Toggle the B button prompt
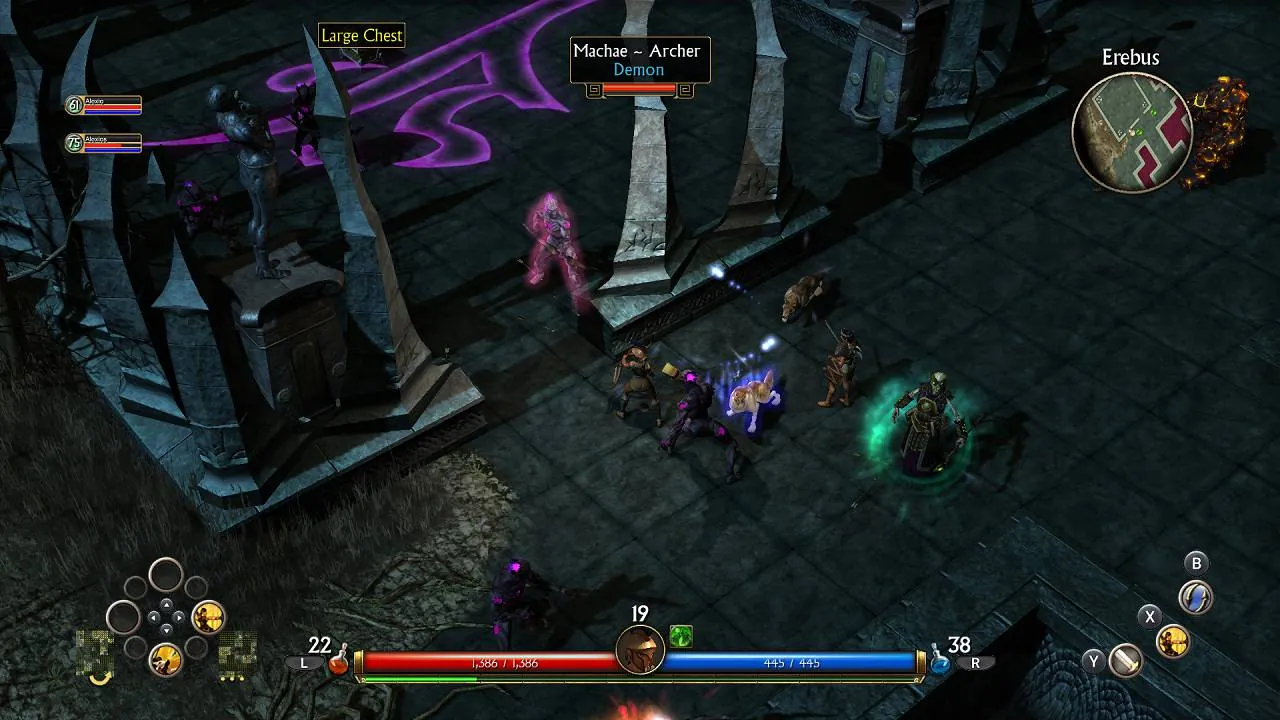 point(1196,562)
